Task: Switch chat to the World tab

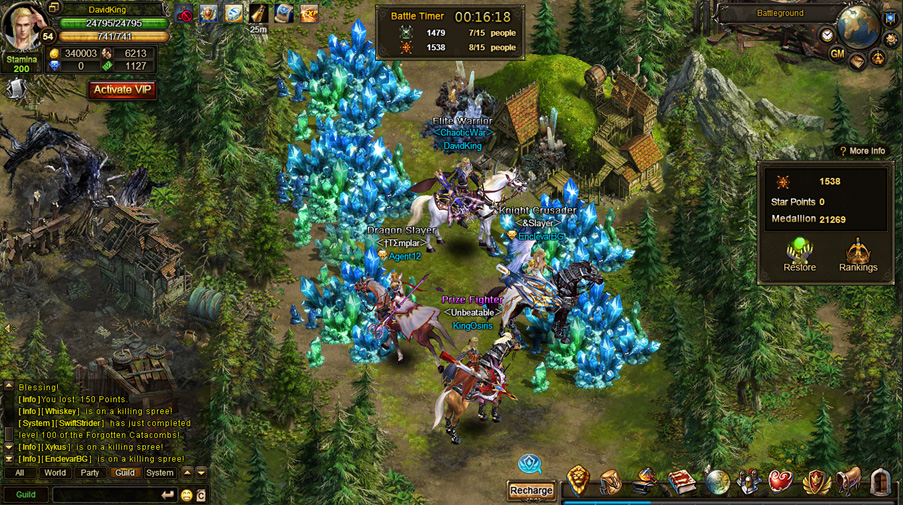Action: tap(55, 473)
